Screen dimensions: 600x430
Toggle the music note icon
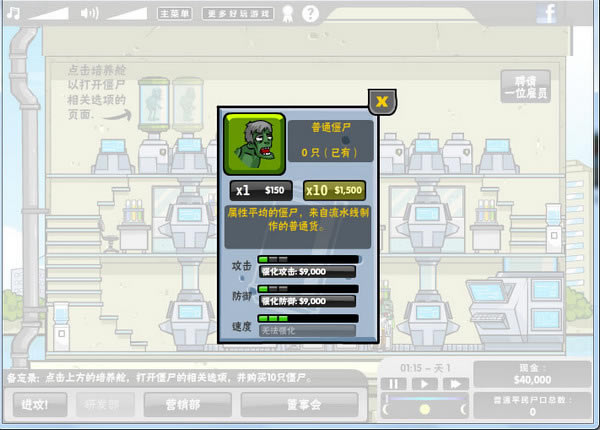click(10, 13)
